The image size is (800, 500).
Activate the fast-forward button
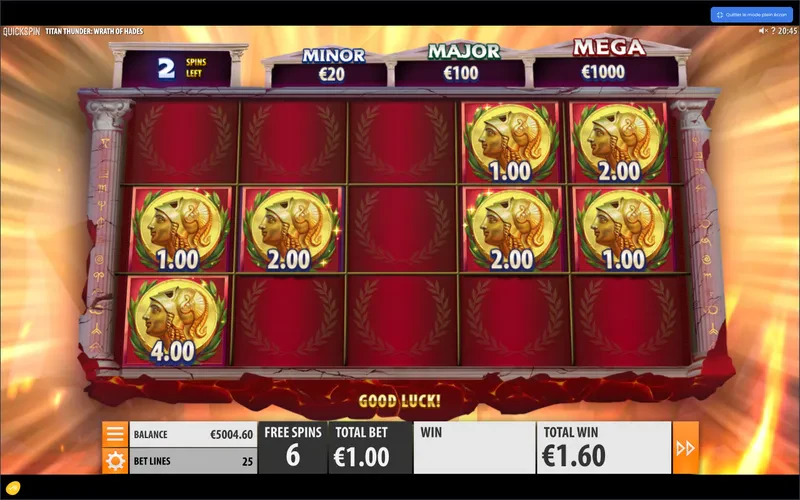coord(686,448)
